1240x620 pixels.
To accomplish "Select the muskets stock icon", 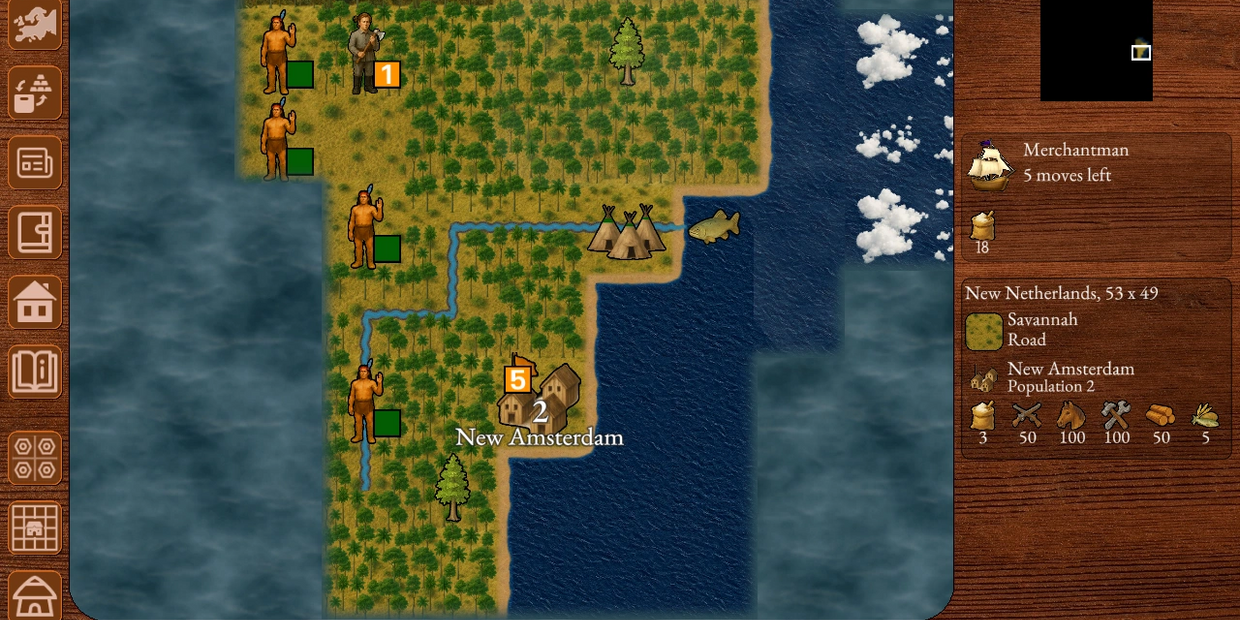I will tap(1027, 415).
